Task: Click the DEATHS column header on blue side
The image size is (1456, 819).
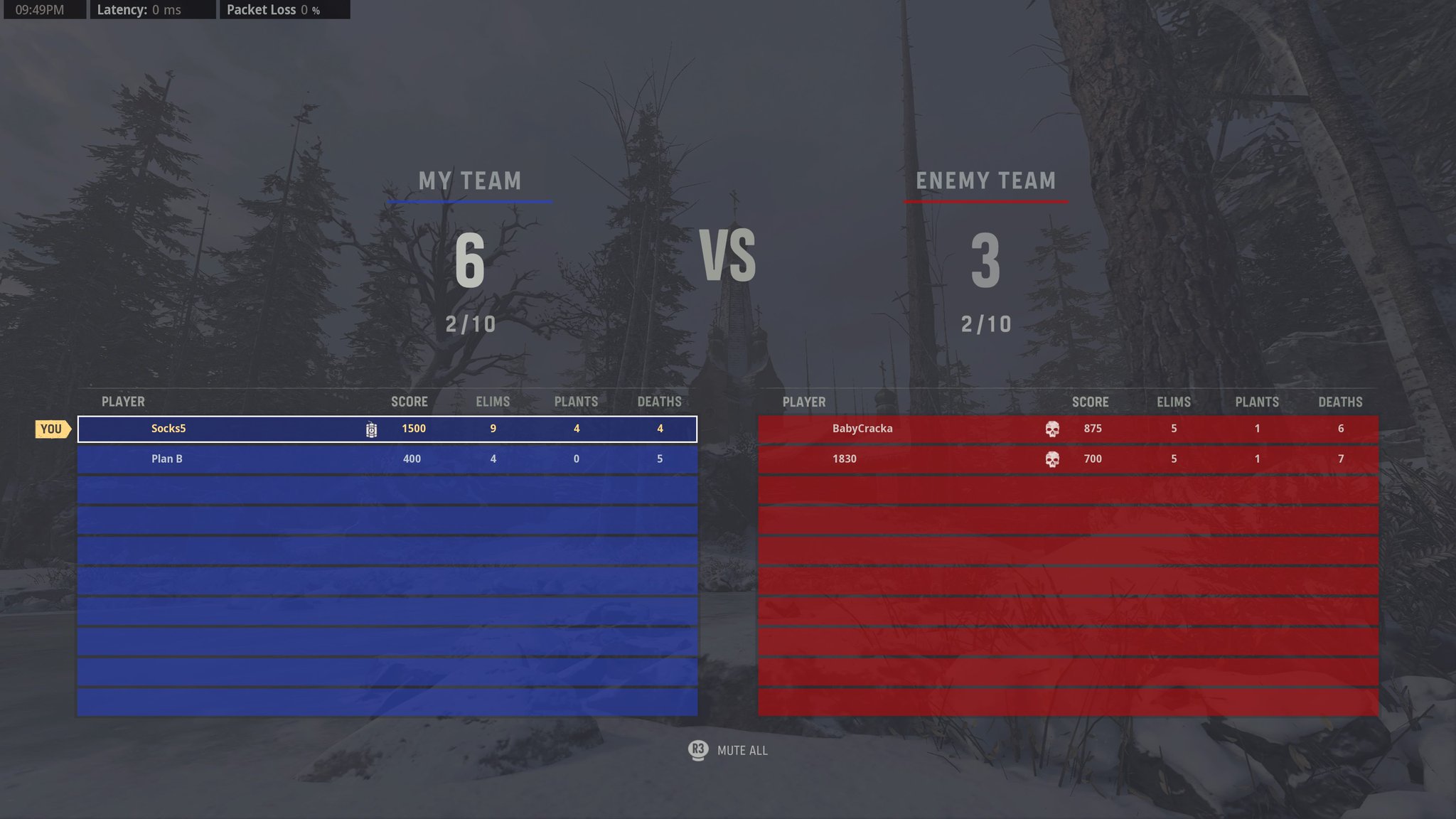Action: (x=659, y=402)
